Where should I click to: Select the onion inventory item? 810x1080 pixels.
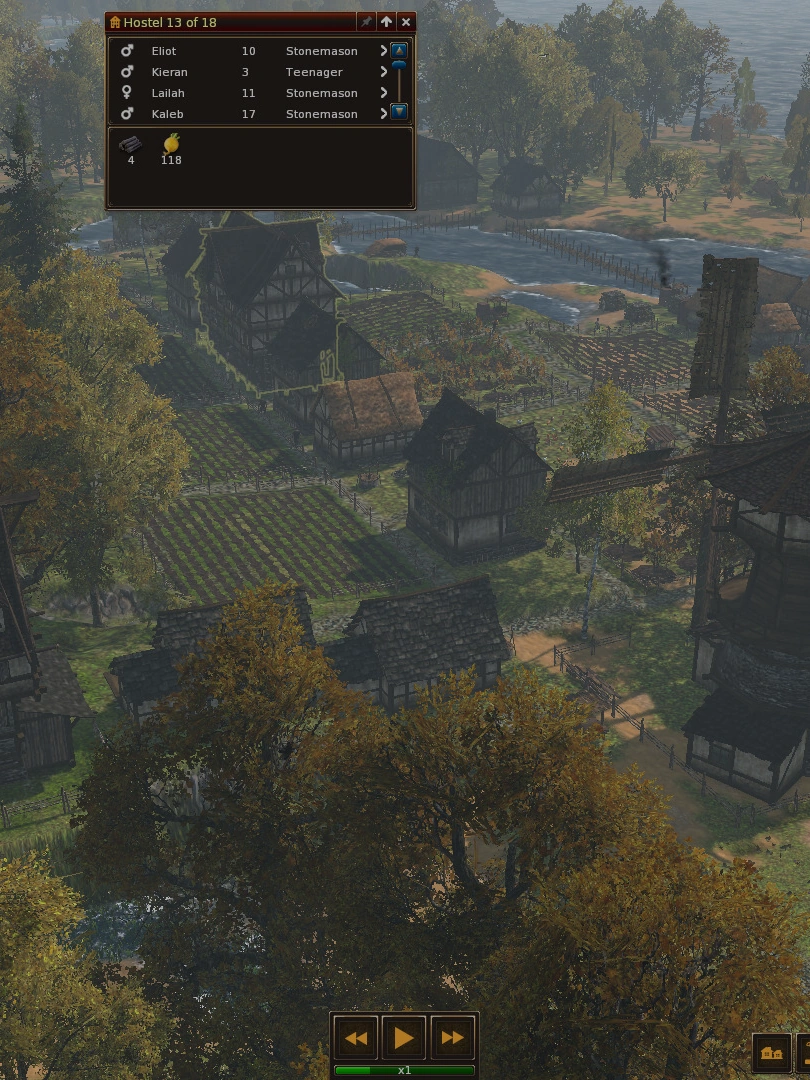(171, 144)
